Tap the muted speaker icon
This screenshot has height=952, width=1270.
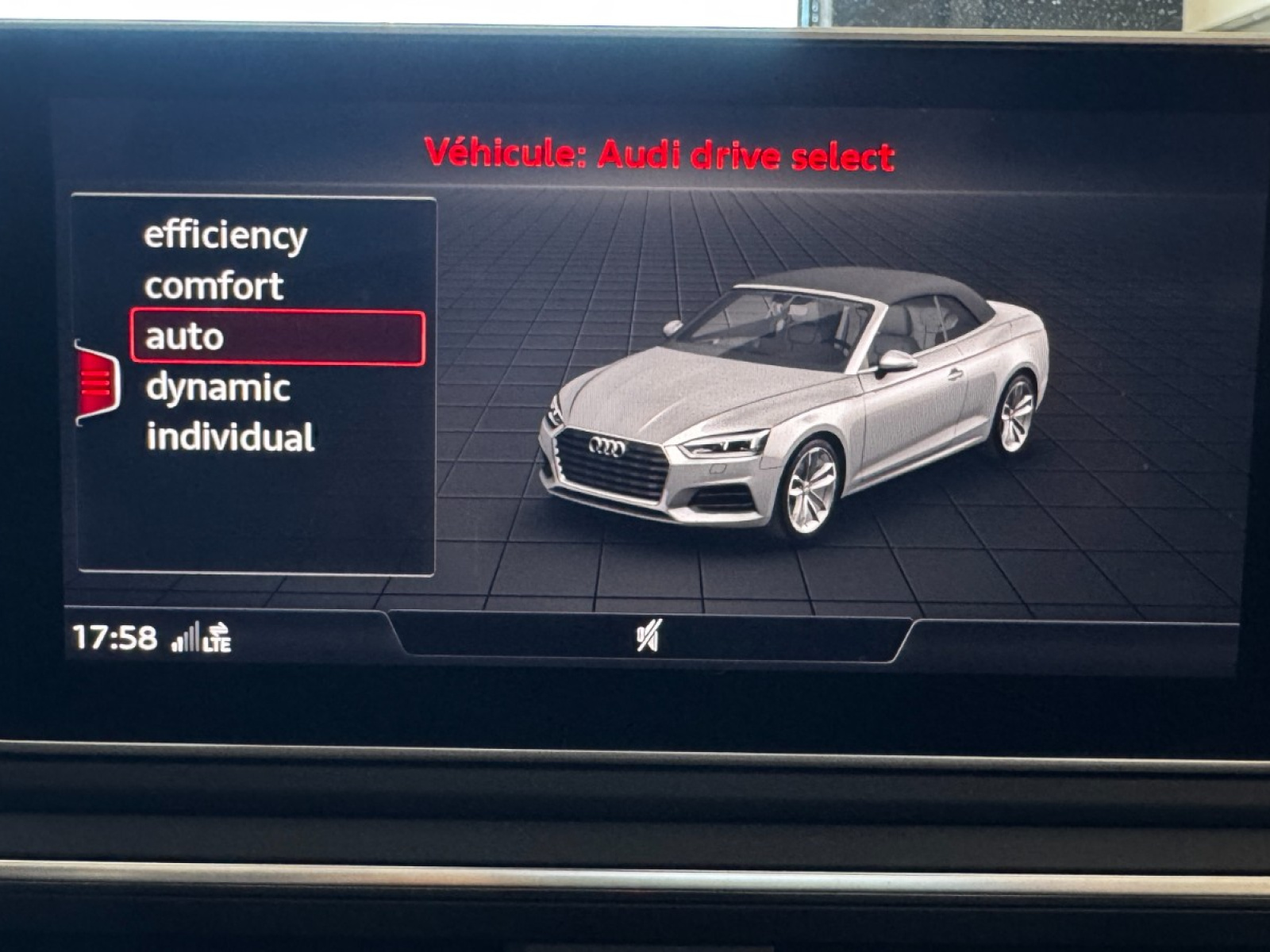coord(648,636)
